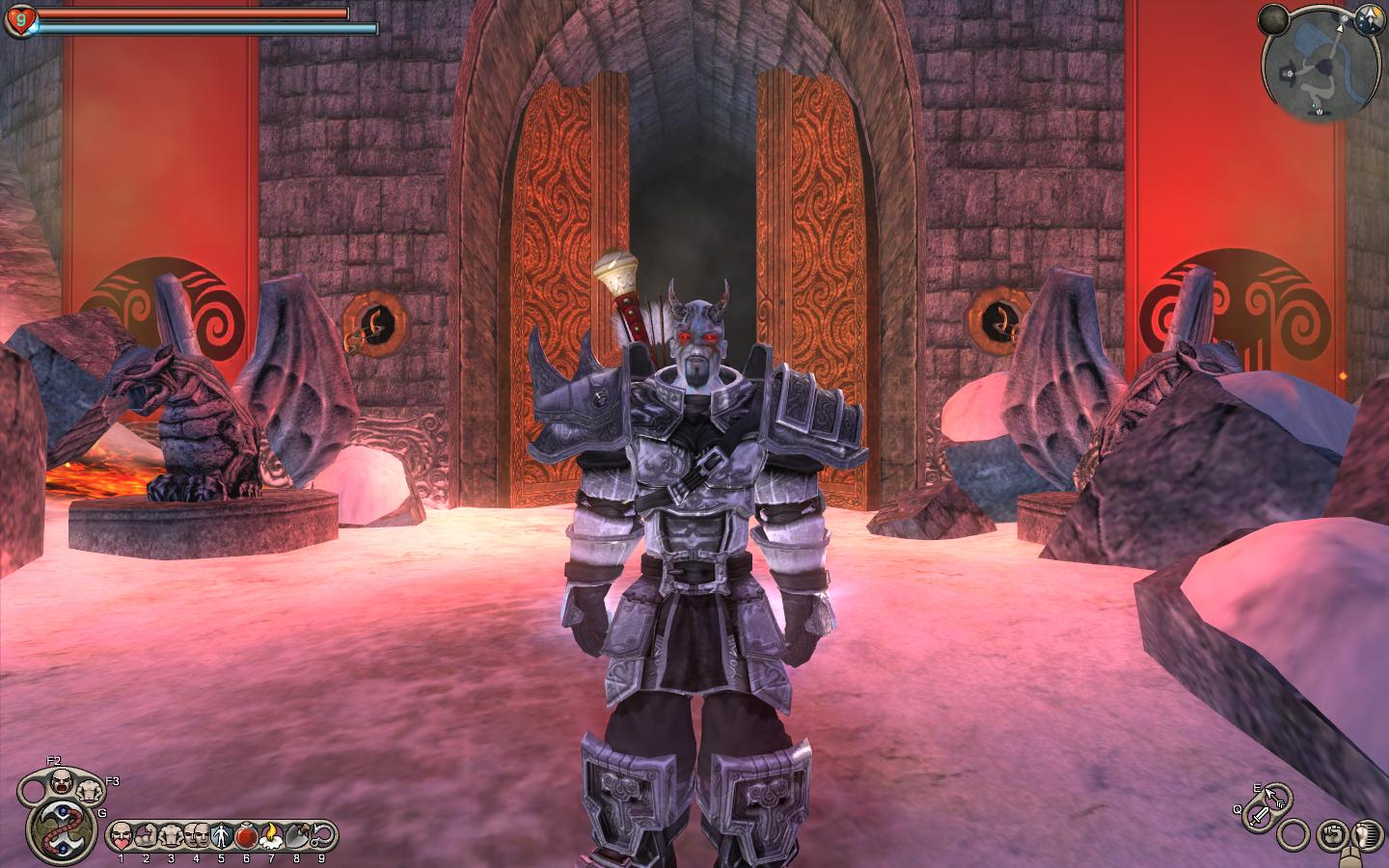
Task: Select the flame on cloud icon in slot 7
Action: point(272,833)
